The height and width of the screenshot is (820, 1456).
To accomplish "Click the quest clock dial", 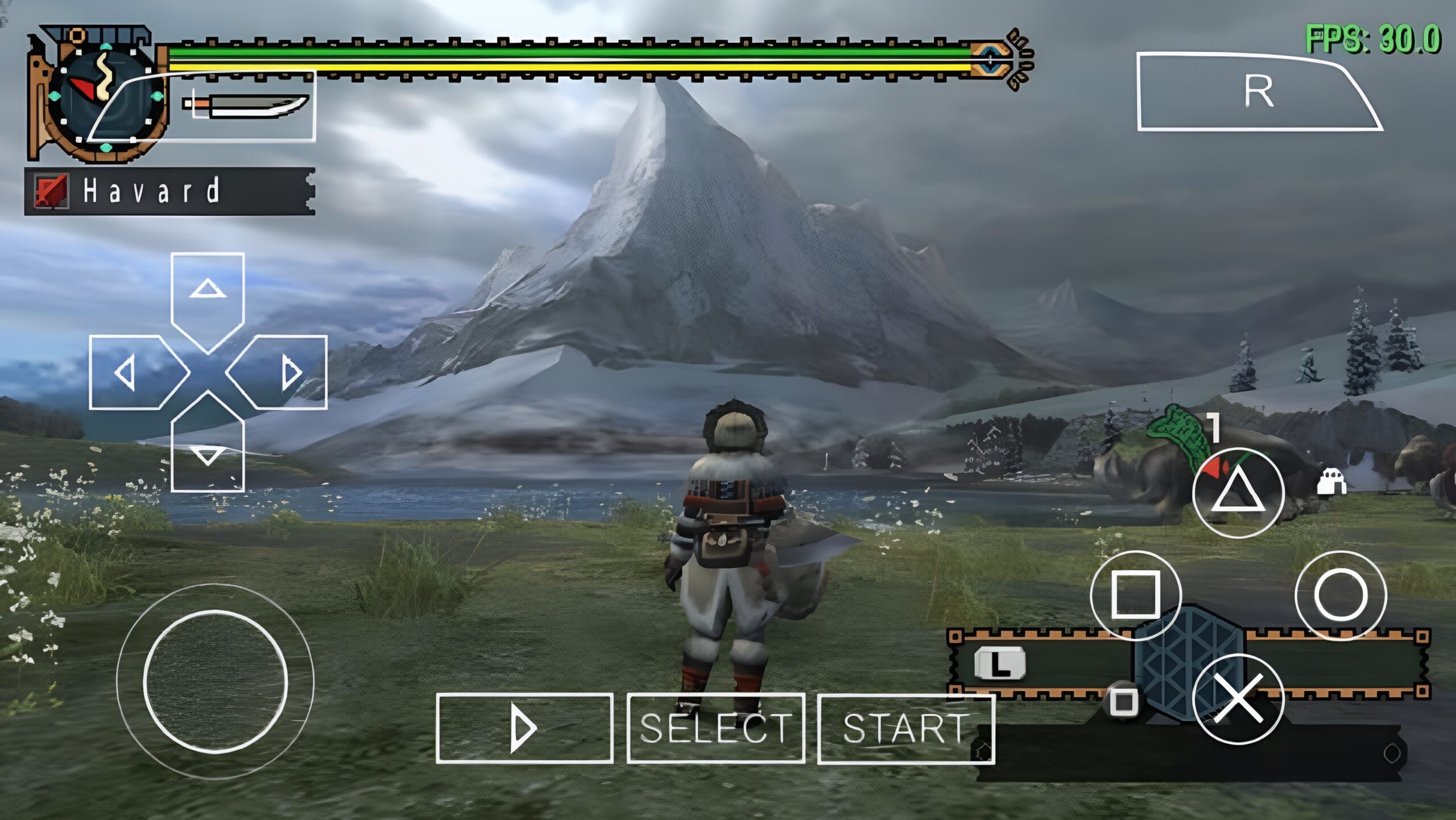I will tap(102, 94).
